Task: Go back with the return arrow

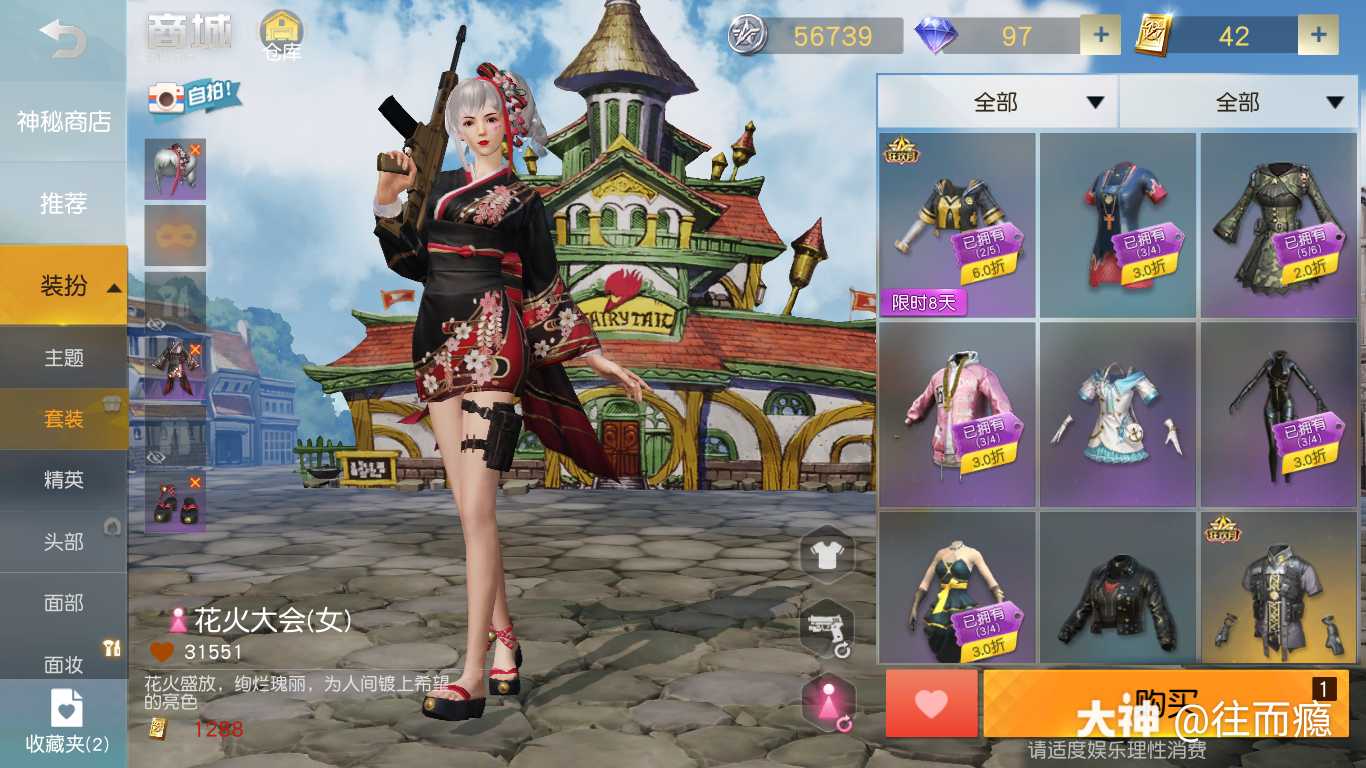Action: click(x=62, y=38)
